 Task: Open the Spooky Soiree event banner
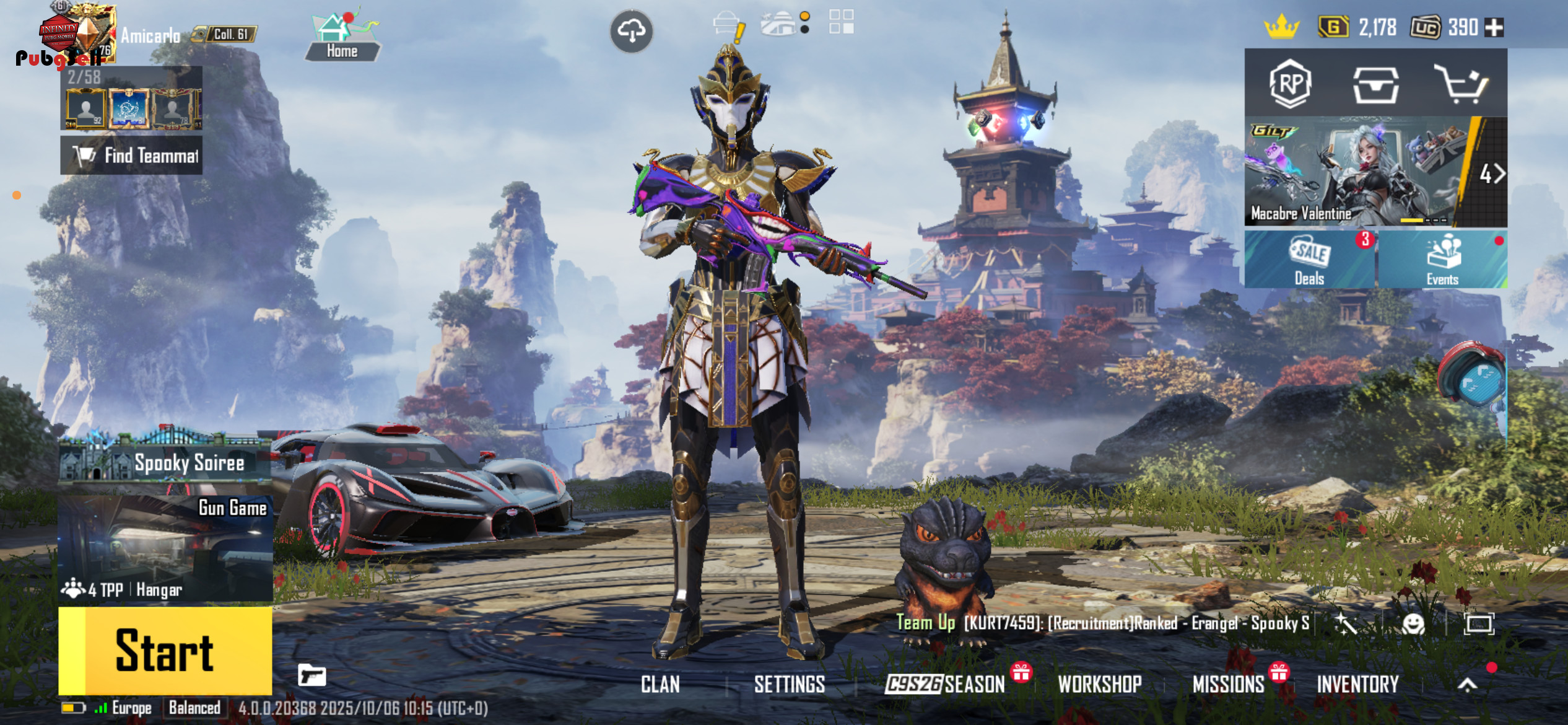165,462
